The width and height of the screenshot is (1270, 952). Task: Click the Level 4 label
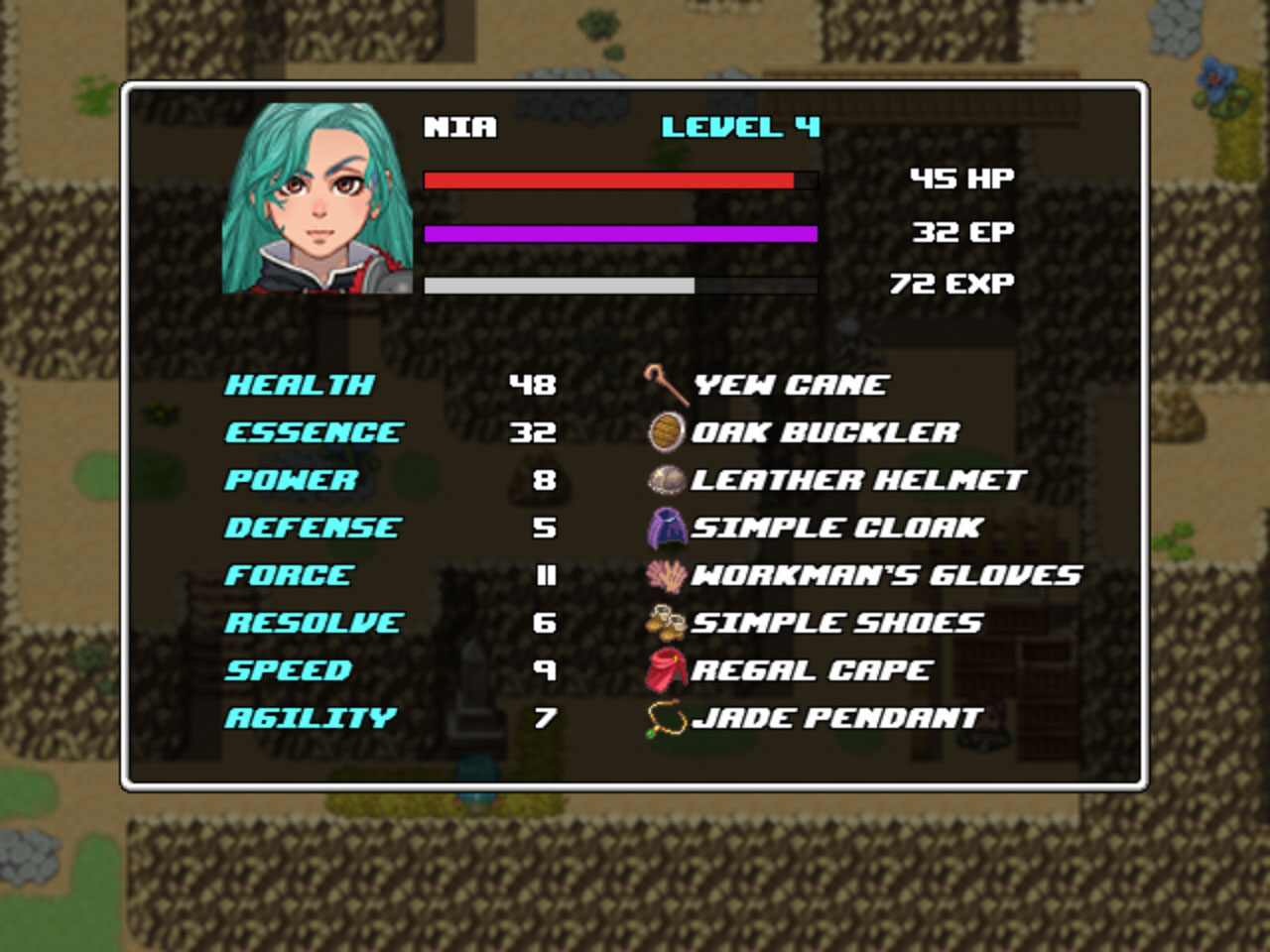(x=742, y=127)
